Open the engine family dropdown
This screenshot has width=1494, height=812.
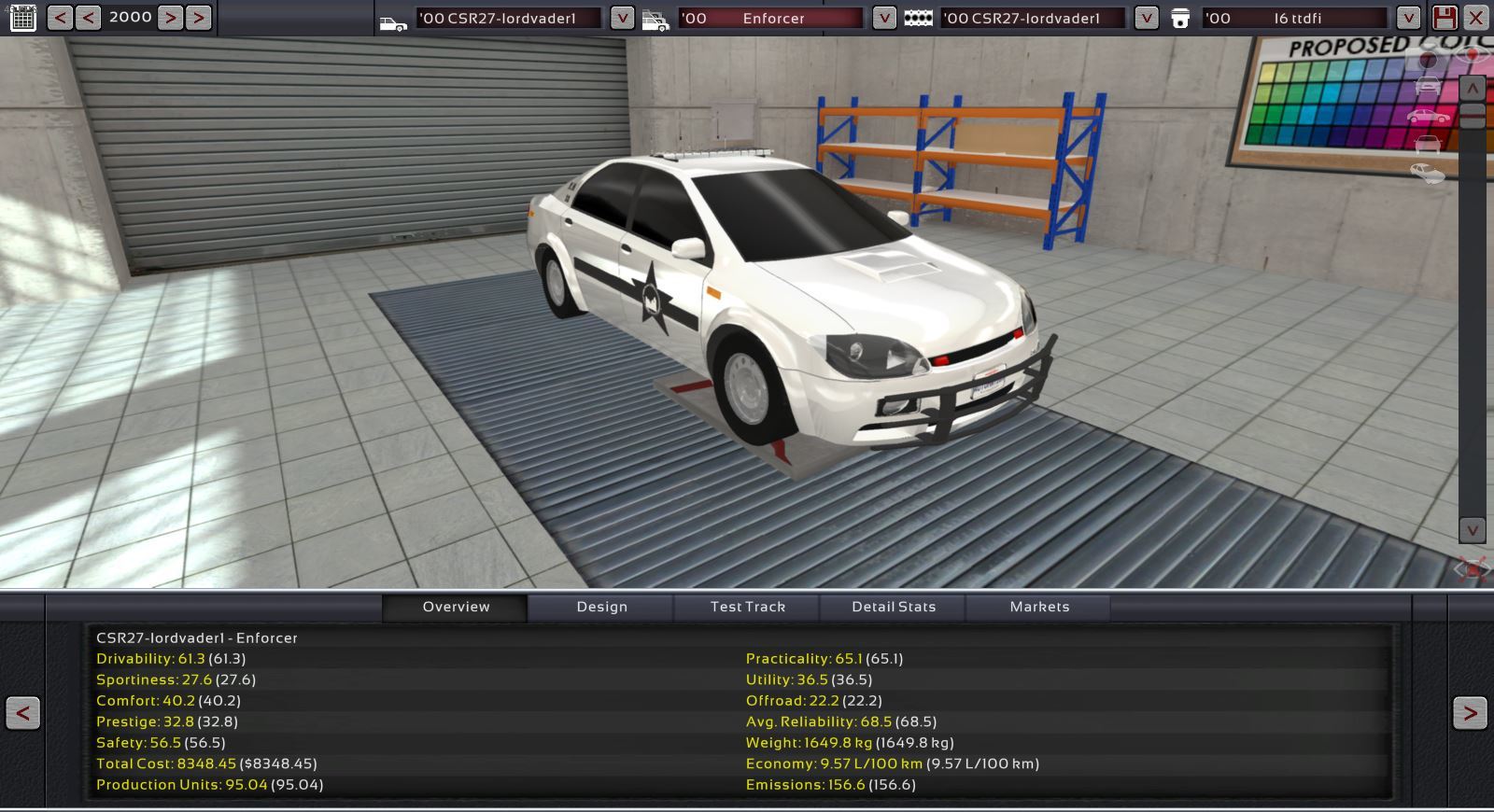pos(1146,18)
